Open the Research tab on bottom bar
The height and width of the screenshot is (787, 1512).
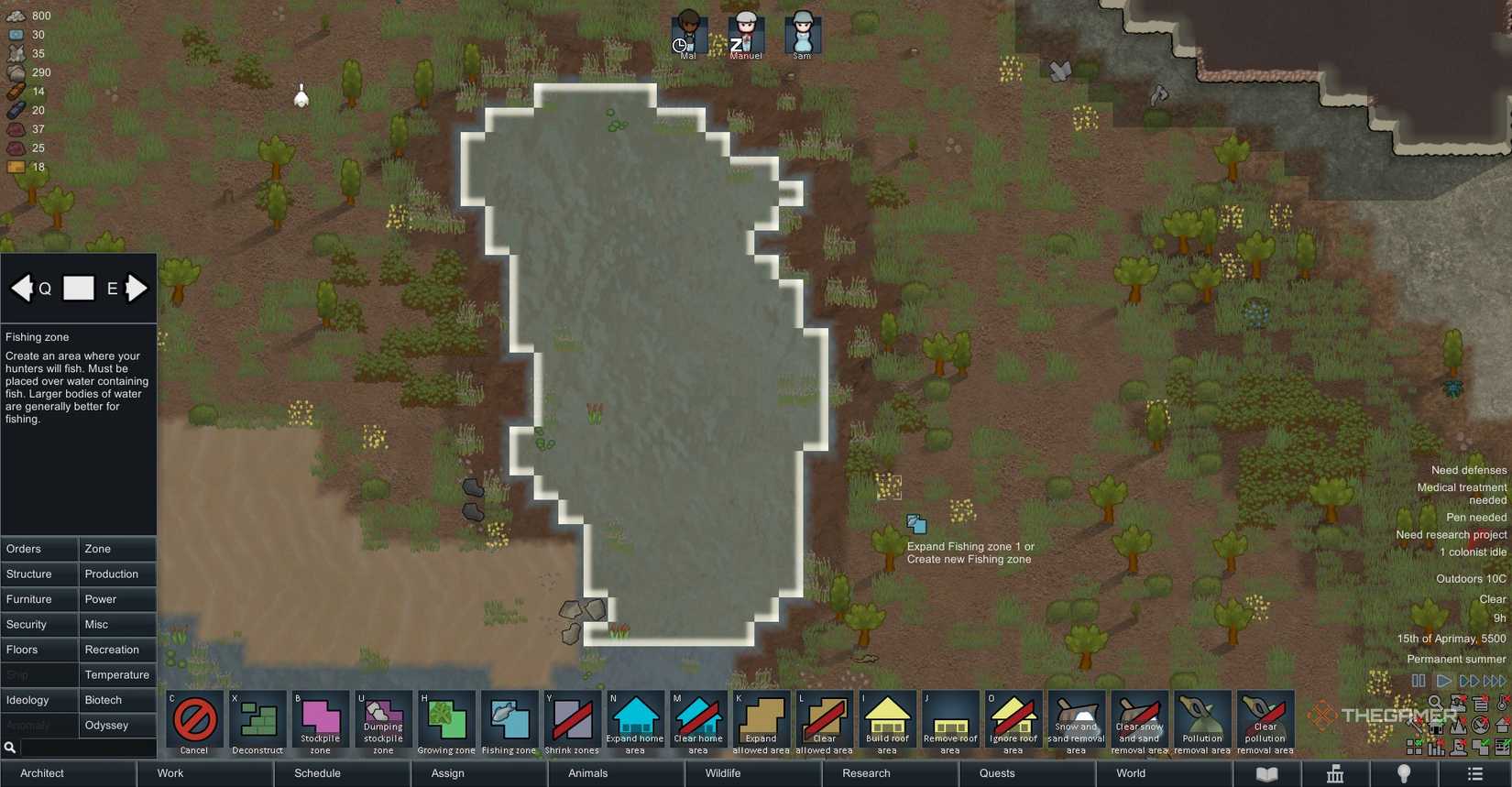(864, 773)
